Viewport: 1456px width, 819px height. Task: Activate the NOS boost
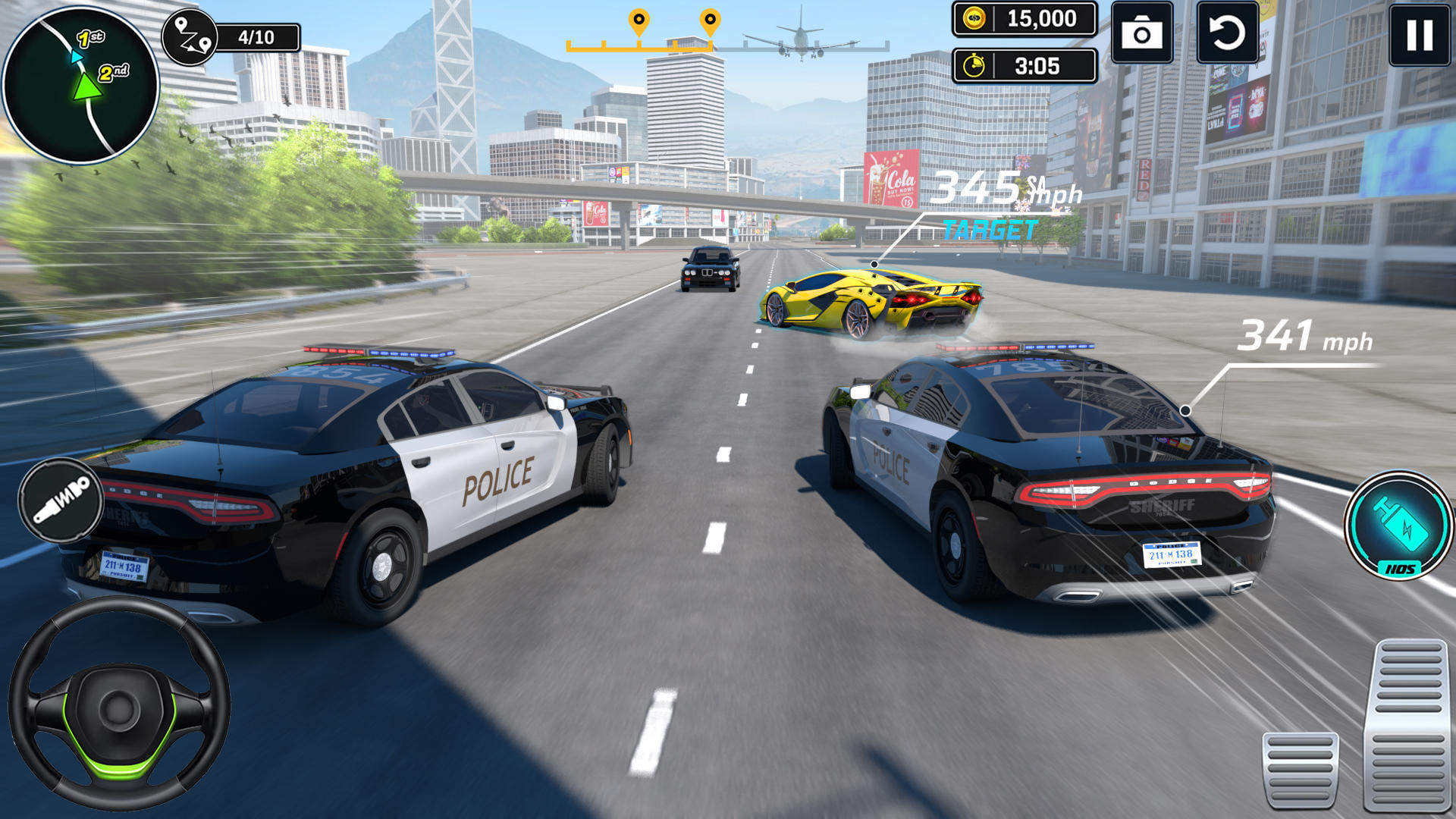tap(1399, 526)
